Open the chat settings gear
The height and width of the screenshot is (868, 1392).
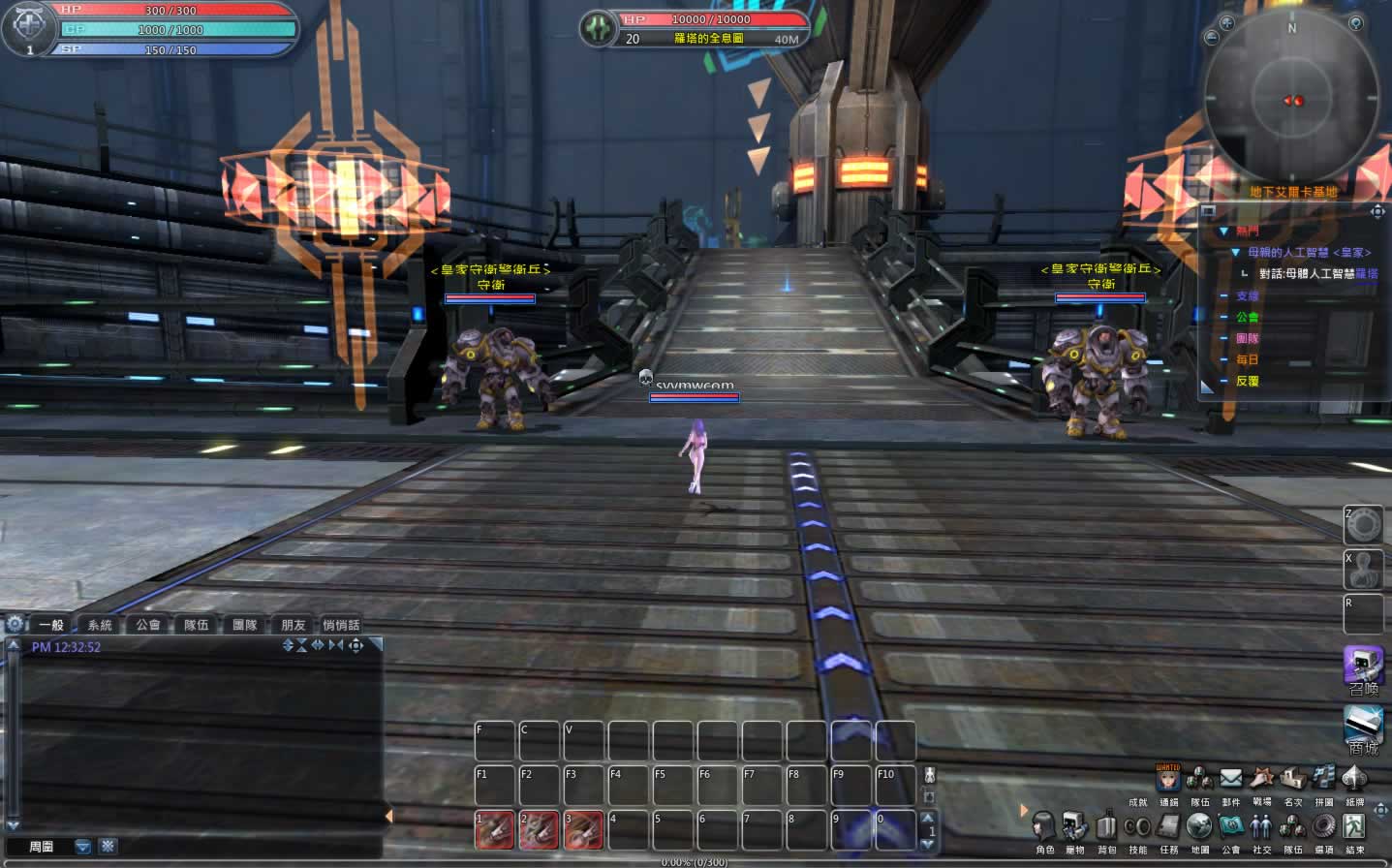[15, 624]
